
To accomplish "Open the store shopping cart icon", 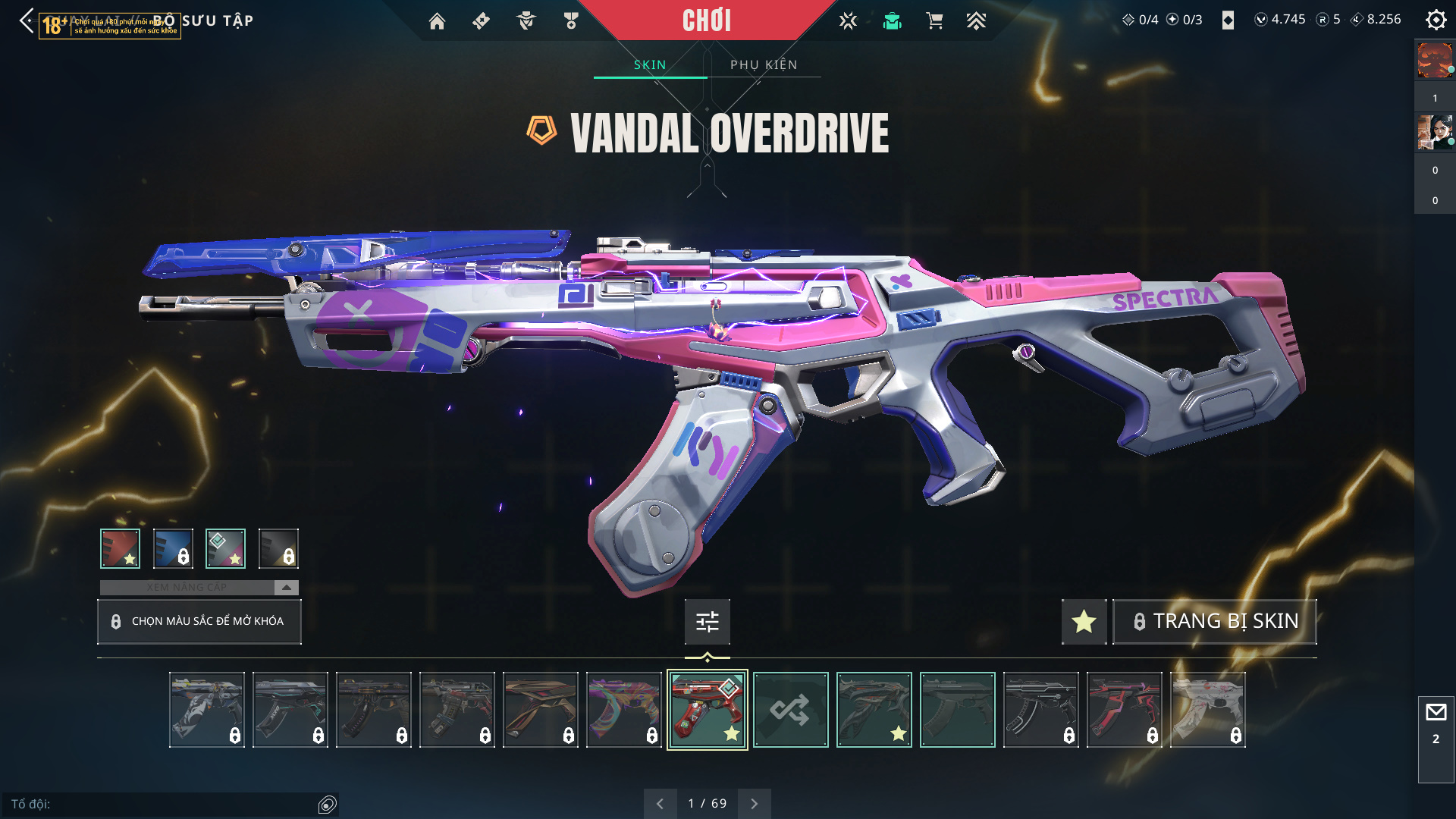I will click(934, 21).
